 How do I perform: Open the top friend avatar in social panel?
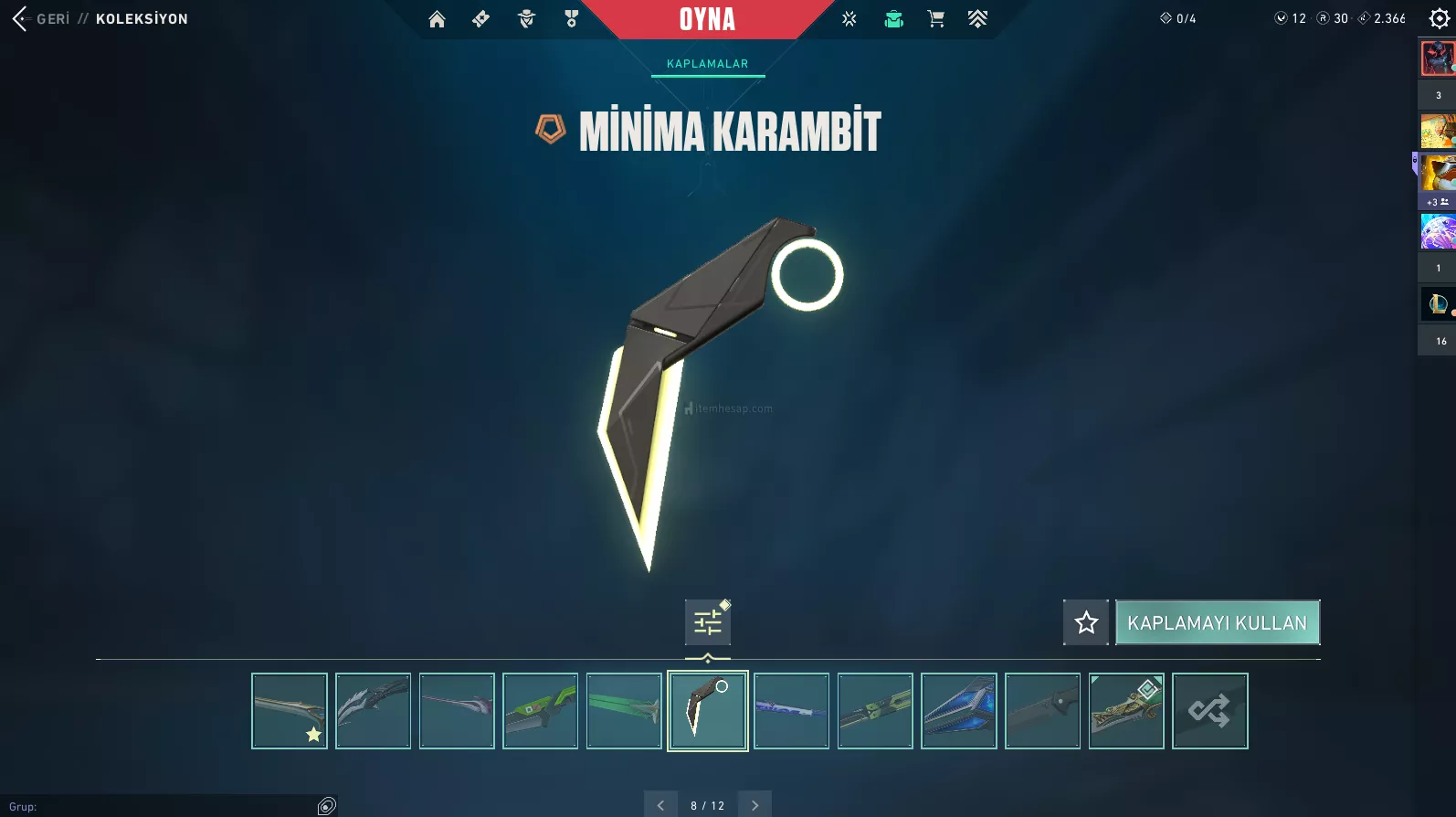coord(1437,58)
